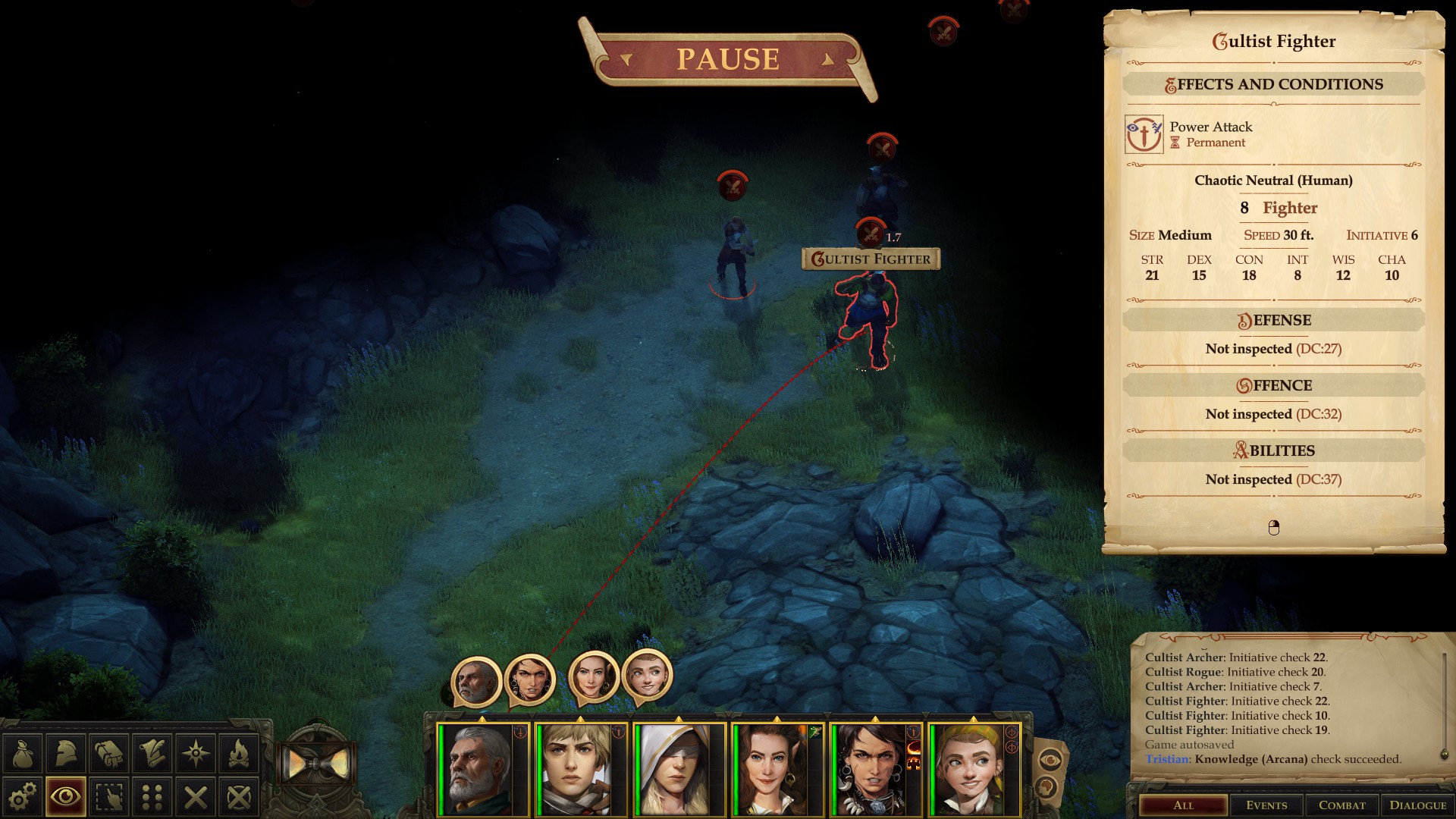
Task: Select the All log tab
Action: (1183, 805)
